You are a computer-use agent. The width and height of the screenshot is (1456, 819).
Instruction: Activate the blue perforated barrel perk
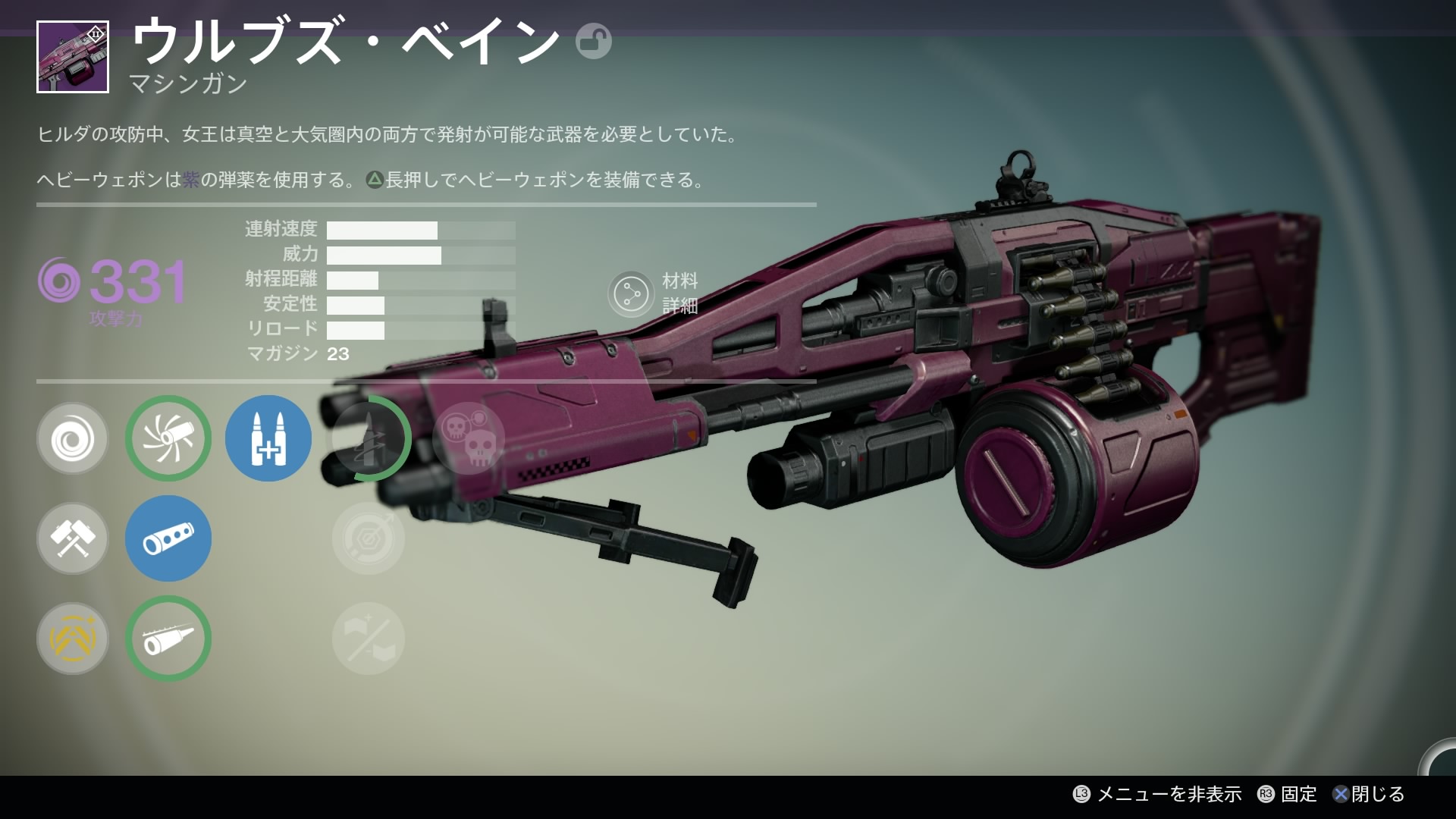click(x=168, y=538)
